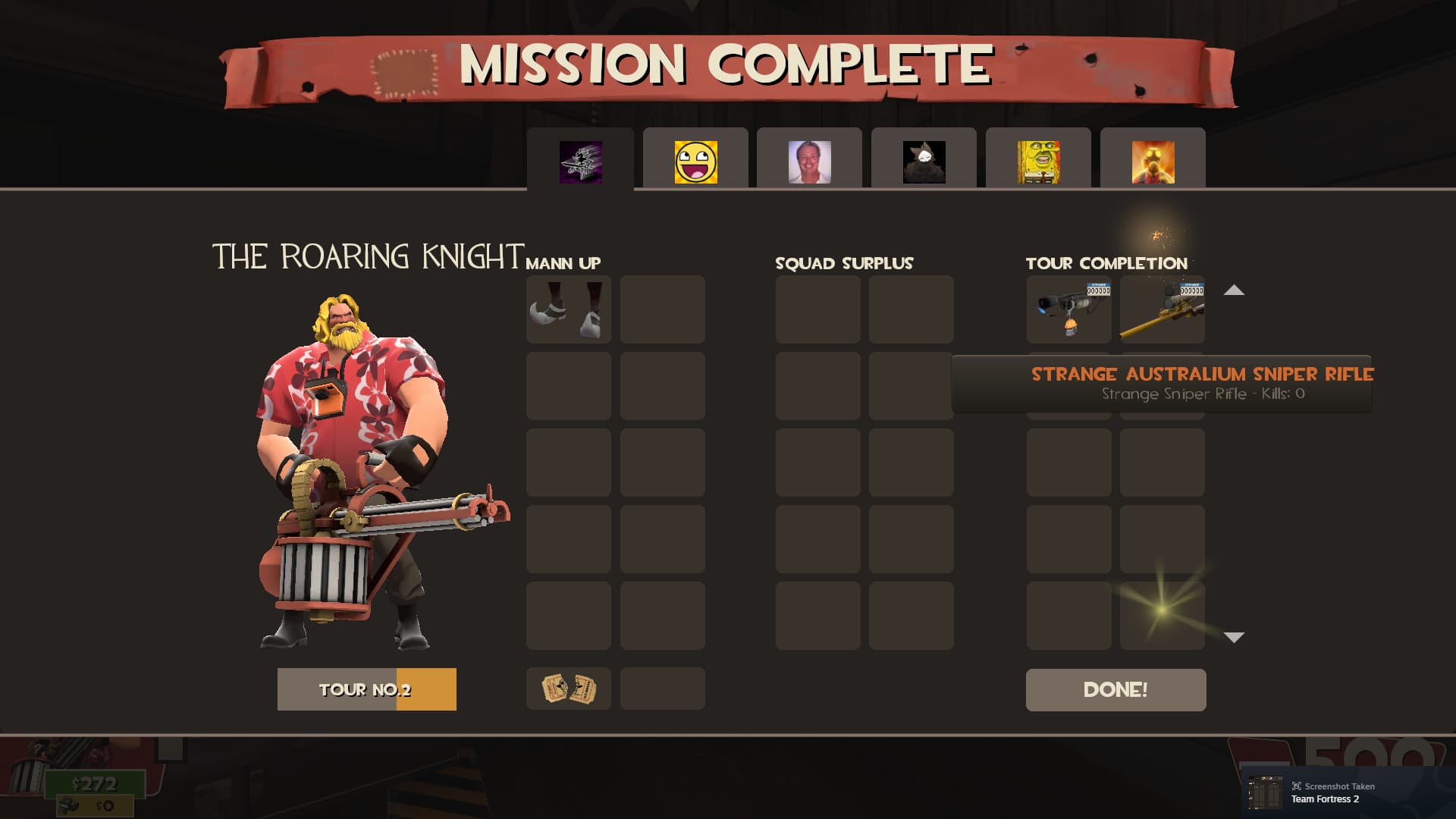This screenshot has width=1456, height=819.
Task: Inspect the white shoes loot item
Action: point(569,309)
